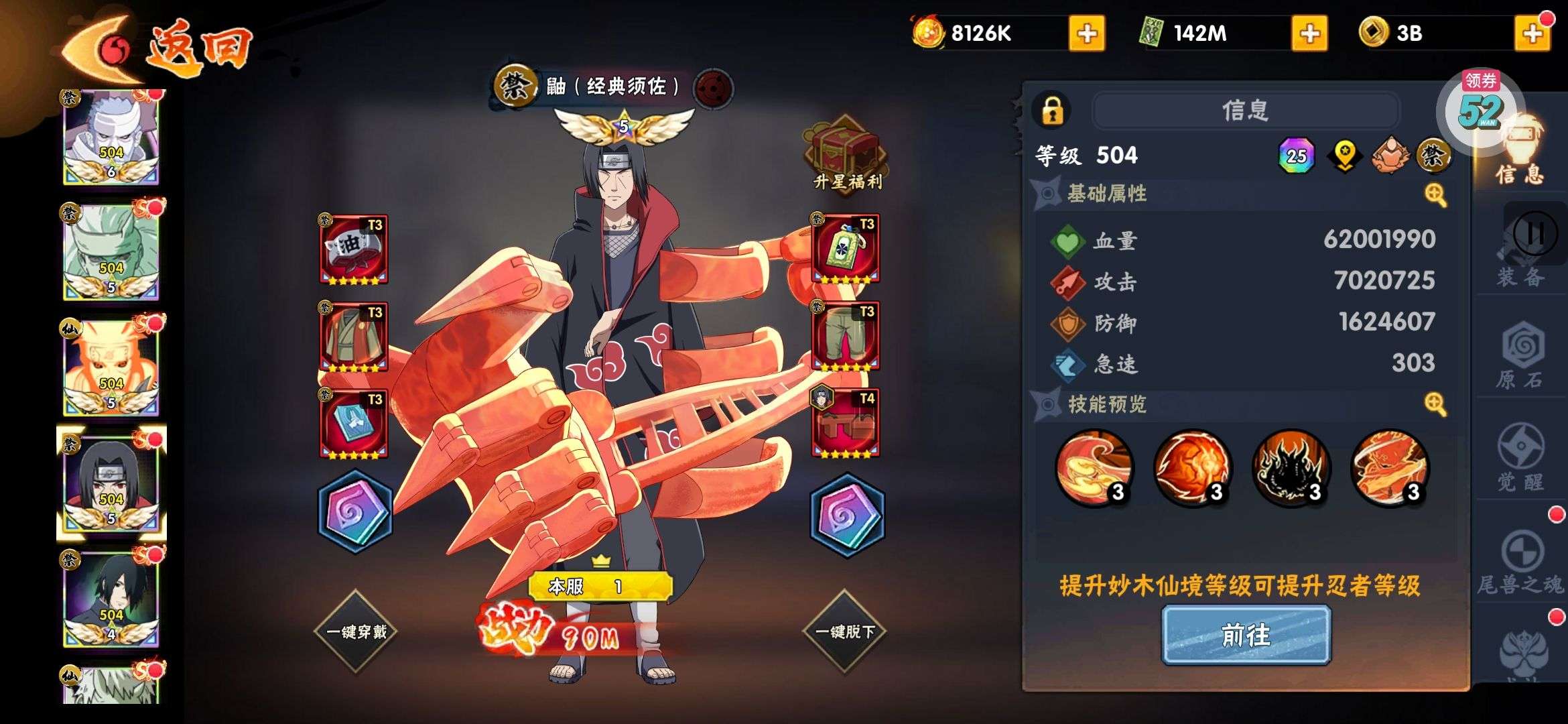Select the T4 exclusive gear slot

pyautogui.click(x=845, y=424)
